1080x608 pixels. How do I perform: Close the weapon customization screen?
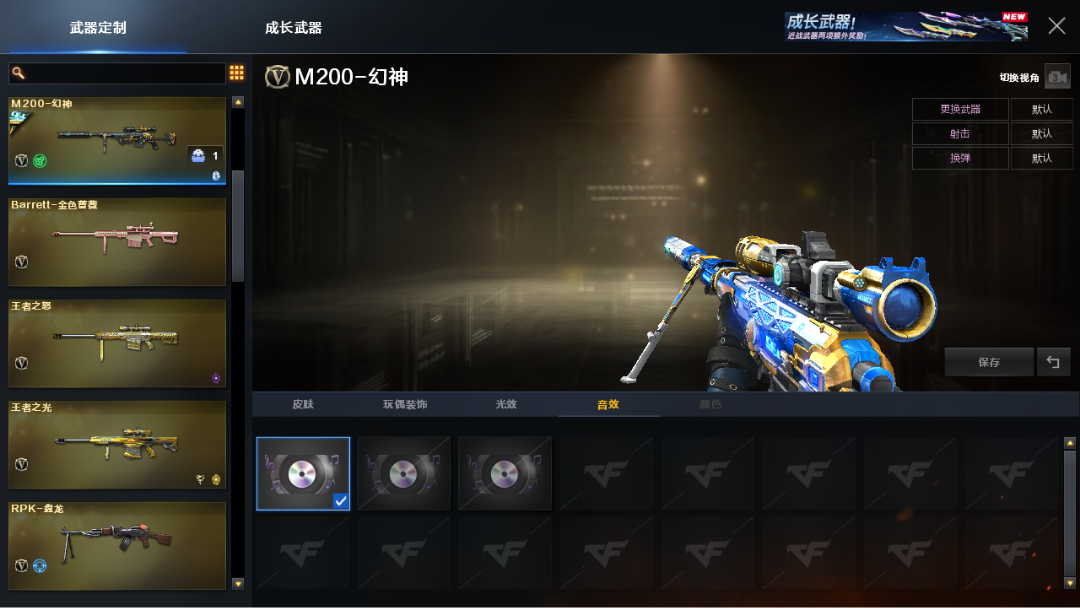pyautogui.click(x=1056, y=26)
